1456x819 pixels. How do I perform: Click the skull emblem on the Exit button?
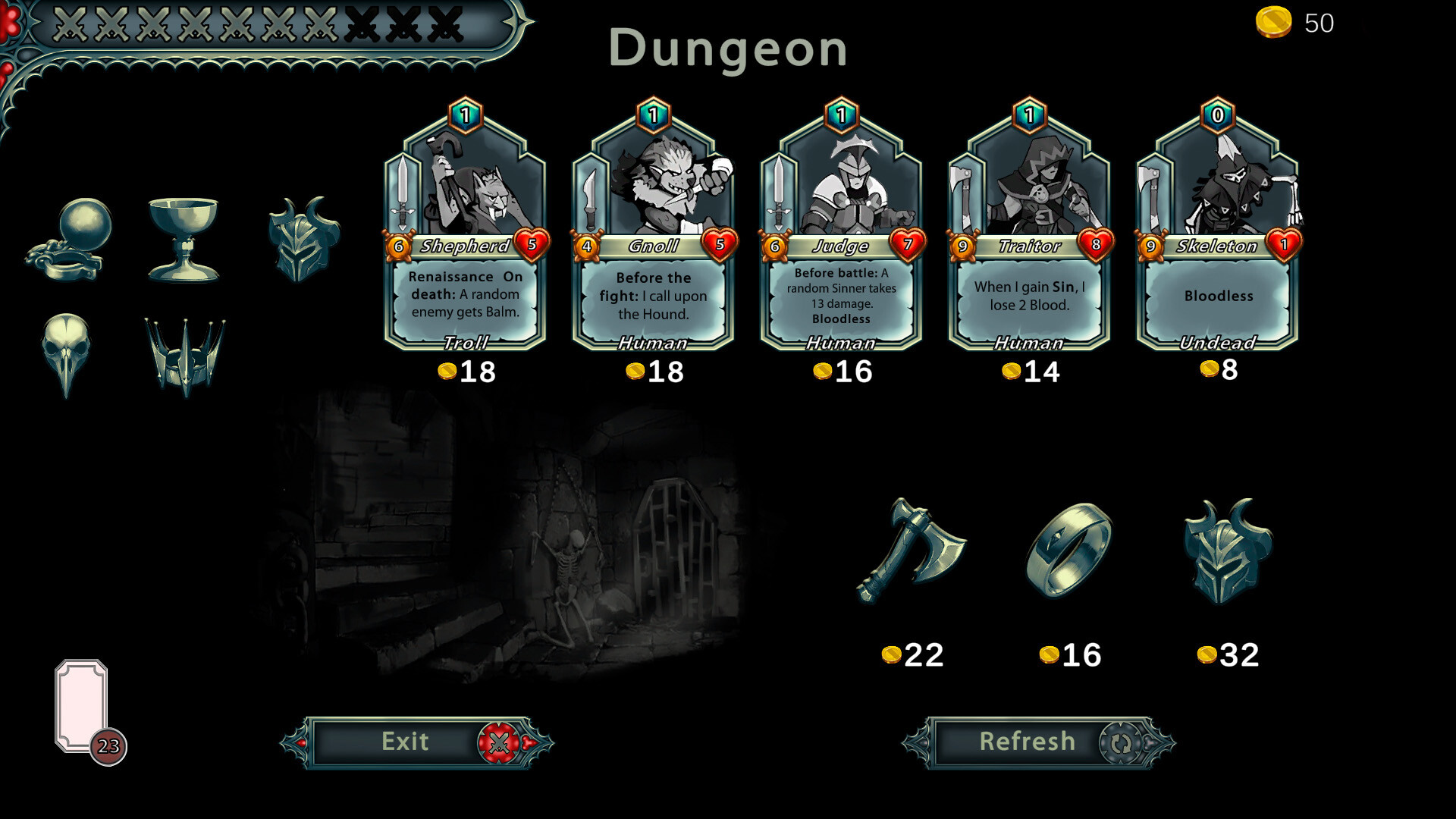pos(498,741)
